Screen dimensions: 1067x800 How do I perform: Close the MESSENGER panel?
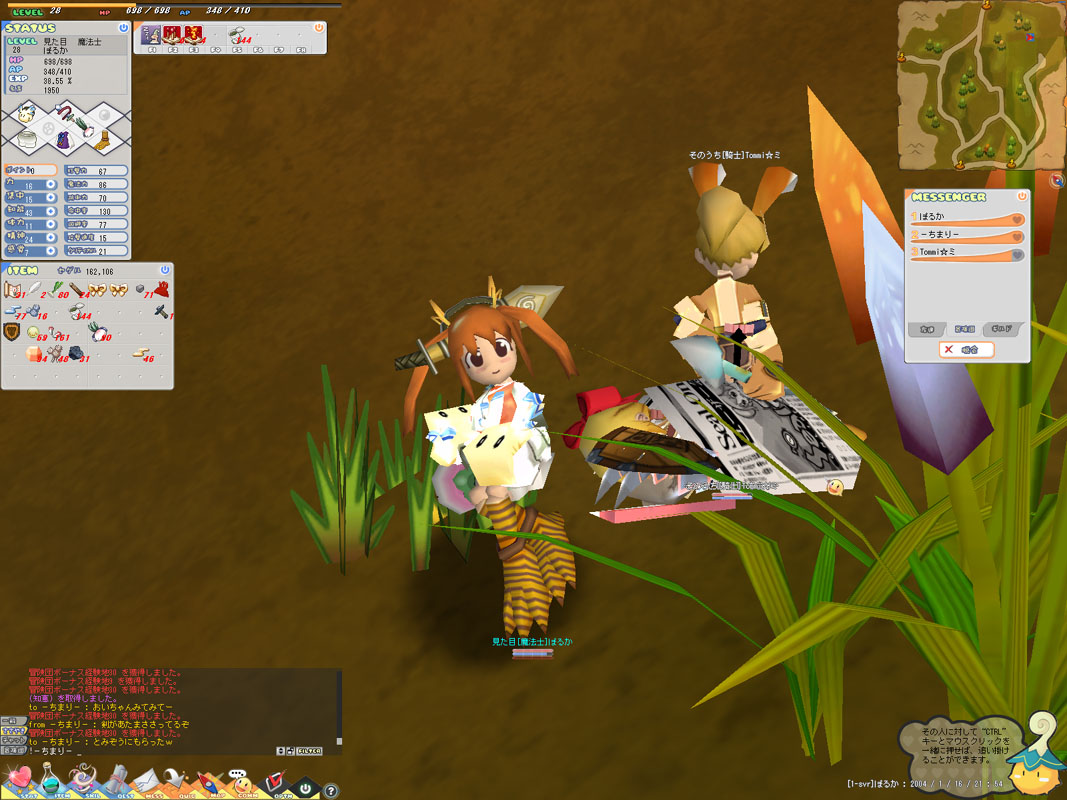coord(1022,197)
